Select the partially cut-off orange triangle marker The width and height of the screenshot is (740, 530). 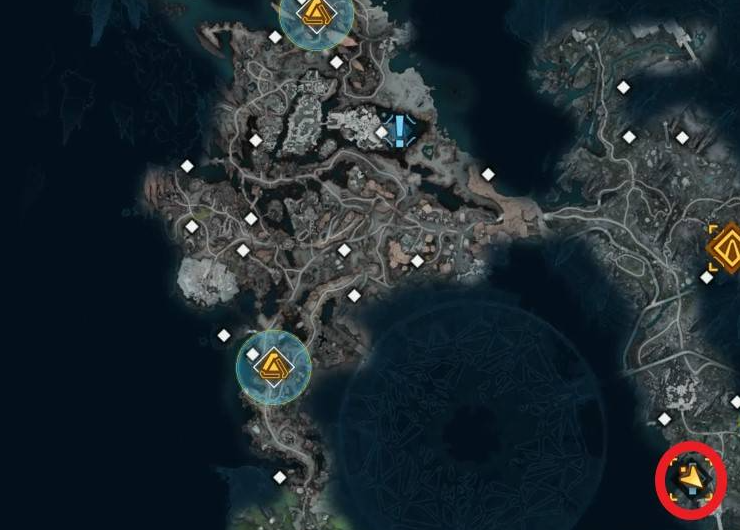point(316,16)
